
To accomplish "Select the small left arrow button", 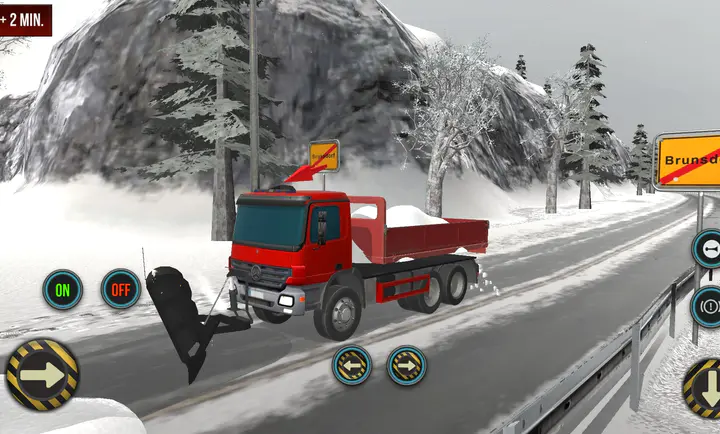I will 352,365.
